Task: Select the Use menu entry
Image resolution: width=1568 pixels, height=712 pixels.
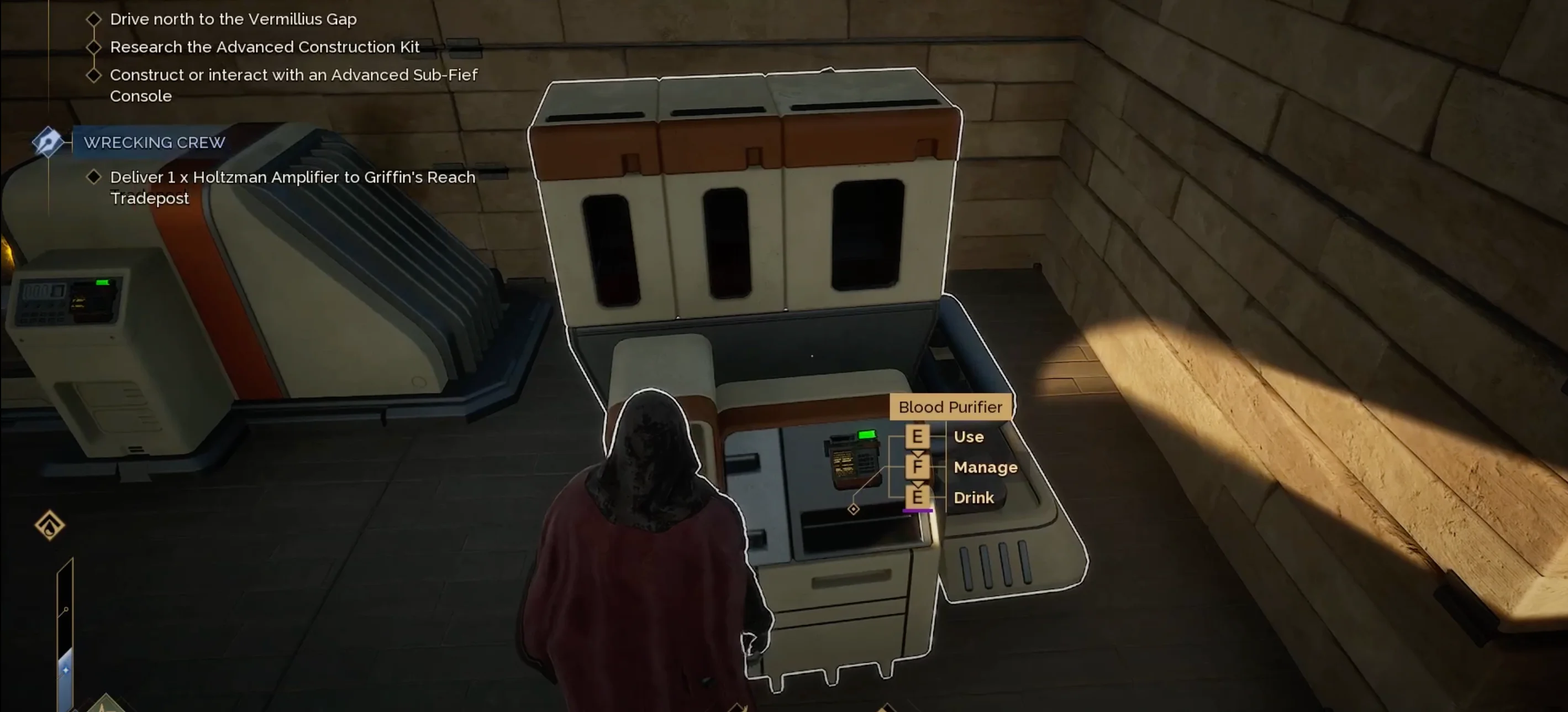Action: point(968,437)
